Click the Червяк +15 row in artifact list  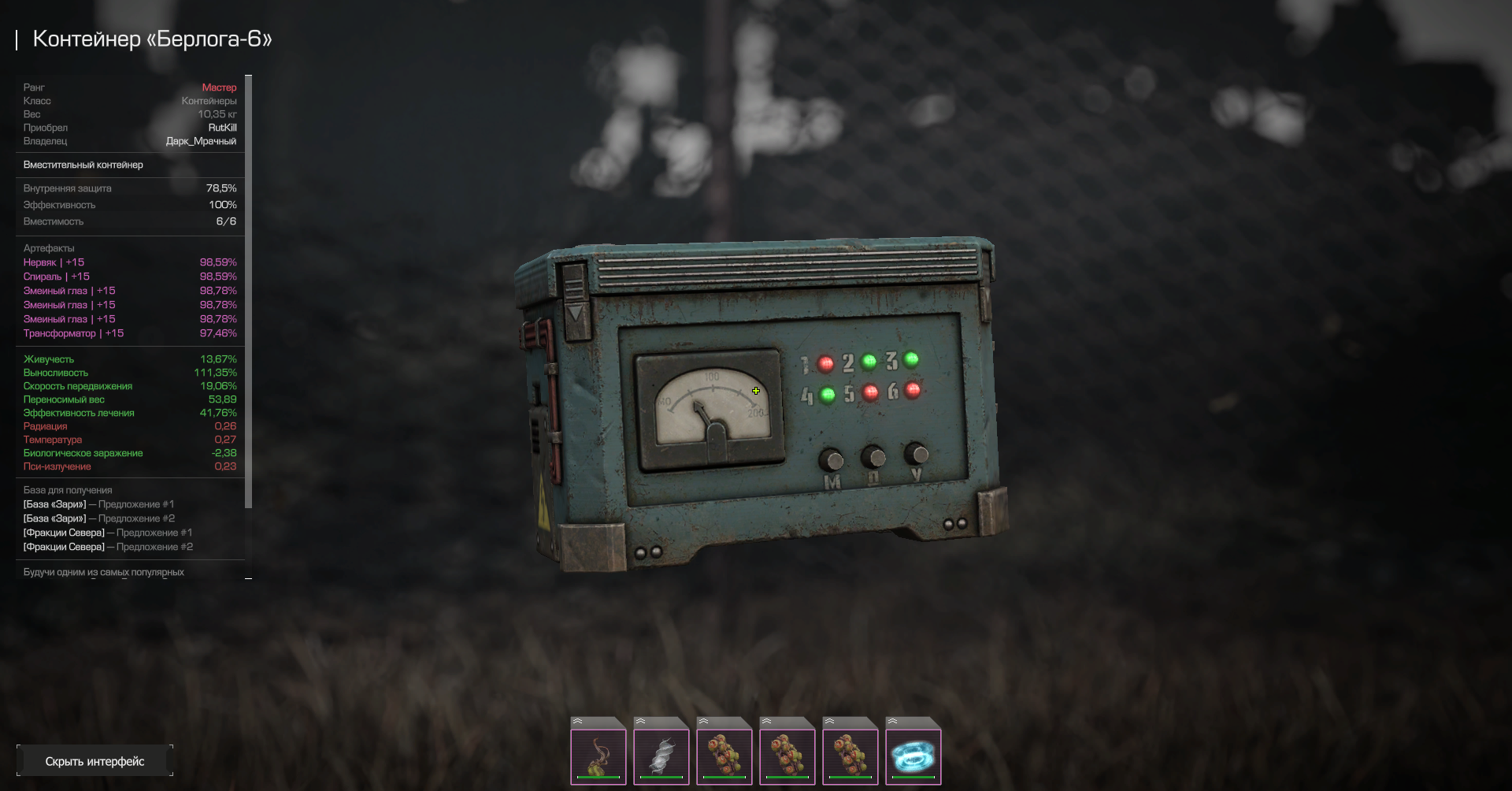pyautogui.click(x=54, y=262)
